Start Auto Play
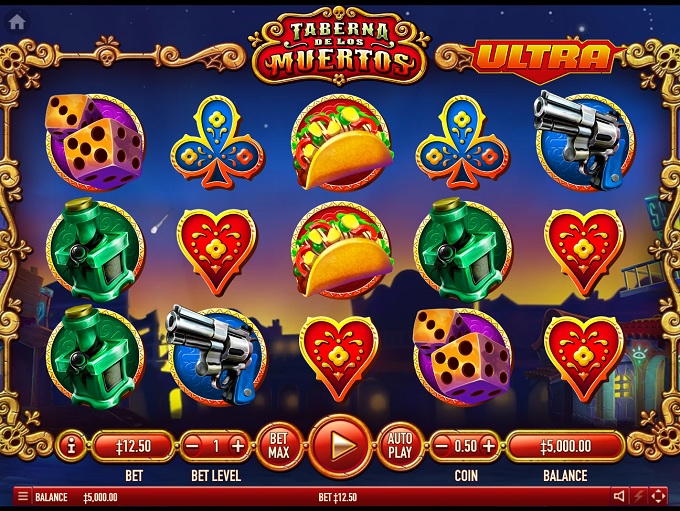Screen dimensions: 680x511 pos(399,445)
